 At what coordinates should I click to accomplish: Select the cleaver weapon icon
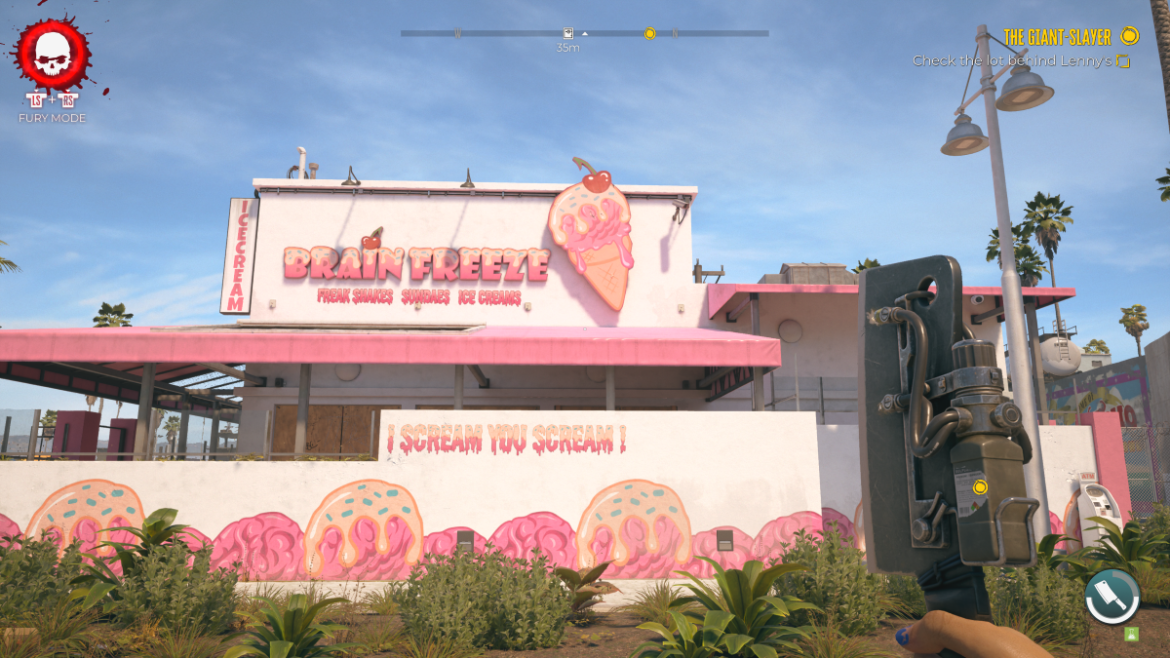[1112, 597]
